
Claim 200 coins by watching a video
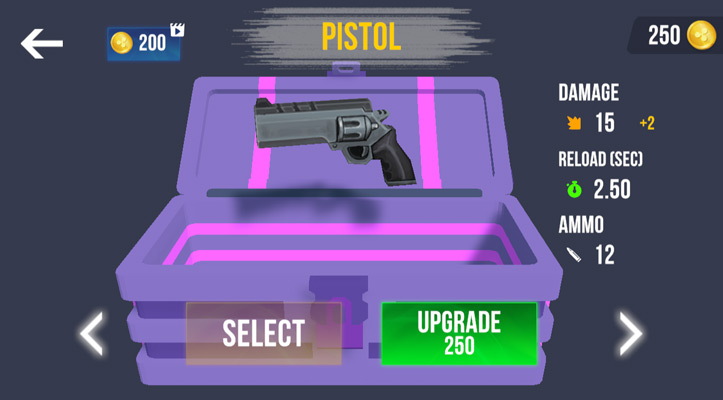146,42
